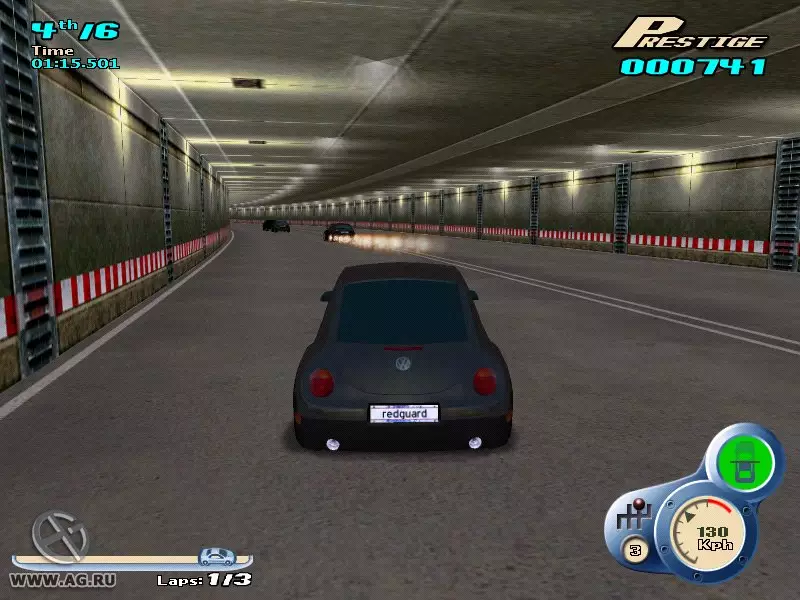
Task: Click the blue car lap progress marker
Action: point(217,557)
